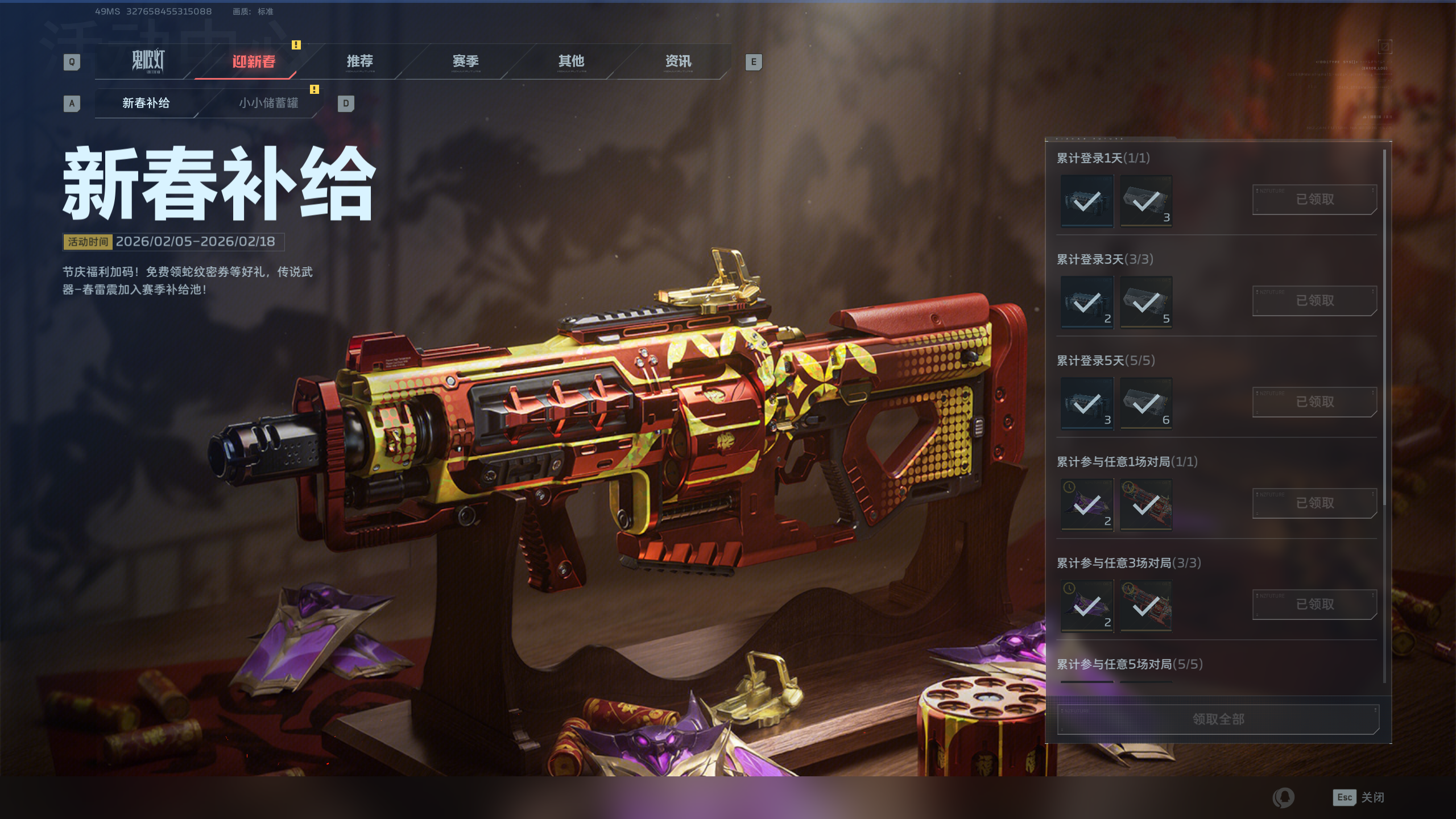
Task: Switch to the 迎新春 tab
Action: (254, 61)
